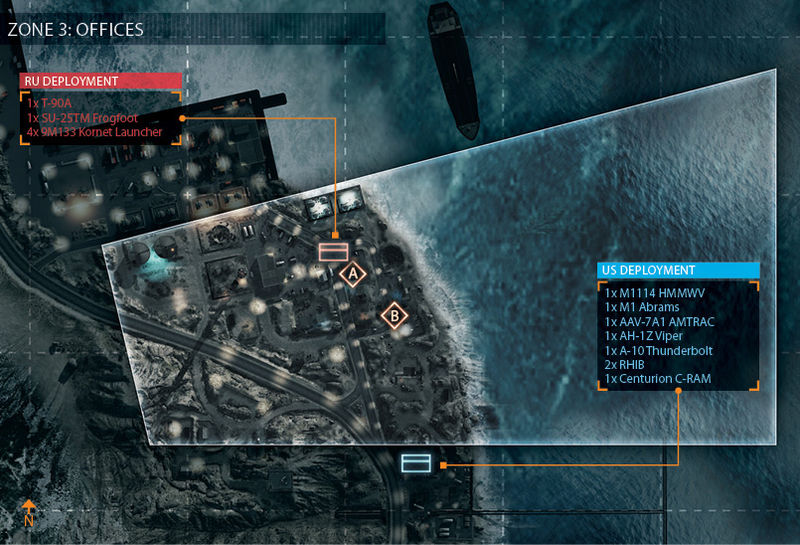
Task: Select the Zone 3: Offices title header
Action: coord(76,29)
